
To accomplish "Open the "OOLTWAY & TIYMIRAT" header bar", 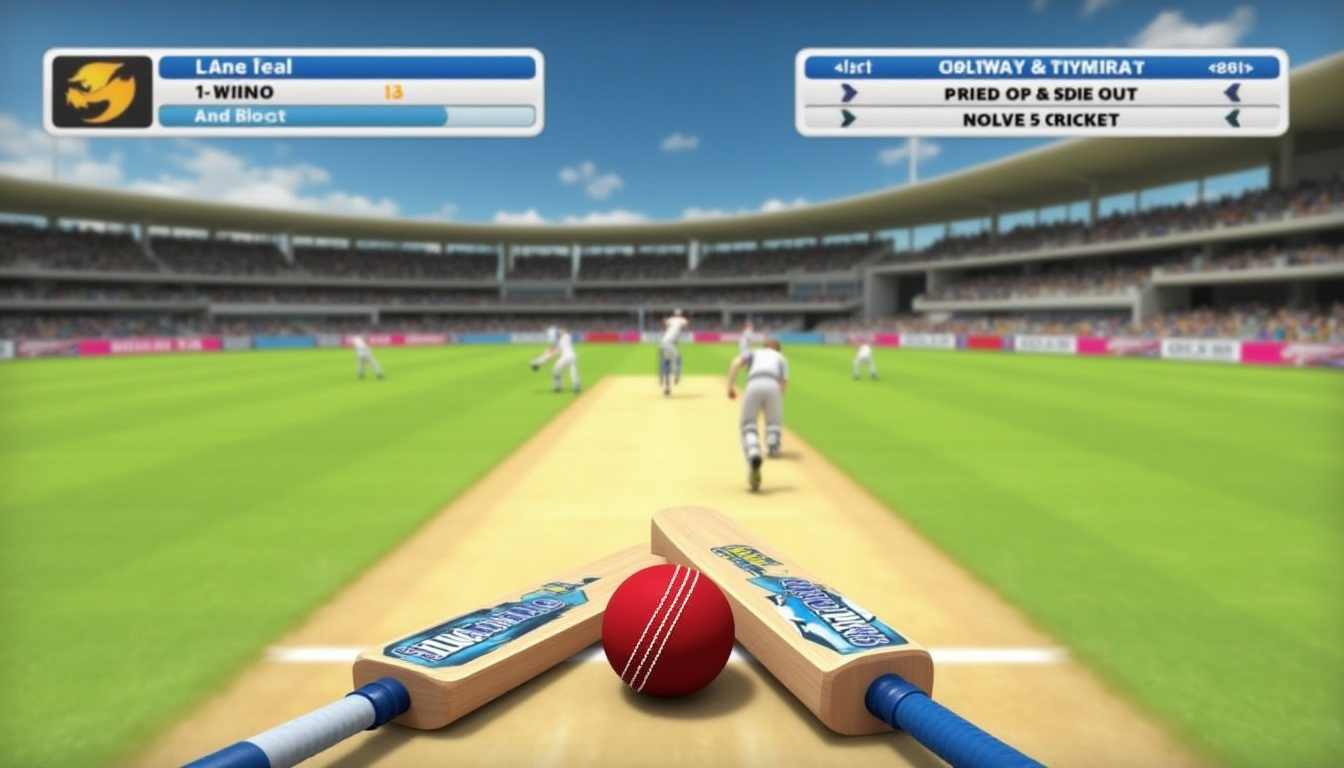I will point(1040,67).
